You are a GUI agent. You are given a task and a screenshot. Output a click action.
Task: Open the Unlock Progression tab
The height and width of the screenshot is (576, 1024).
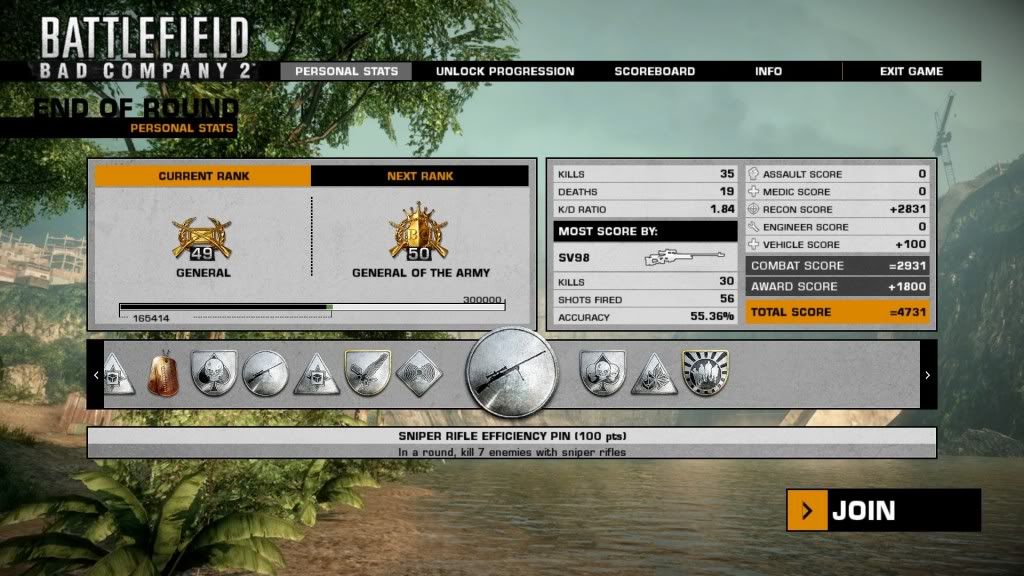point(505,71)
